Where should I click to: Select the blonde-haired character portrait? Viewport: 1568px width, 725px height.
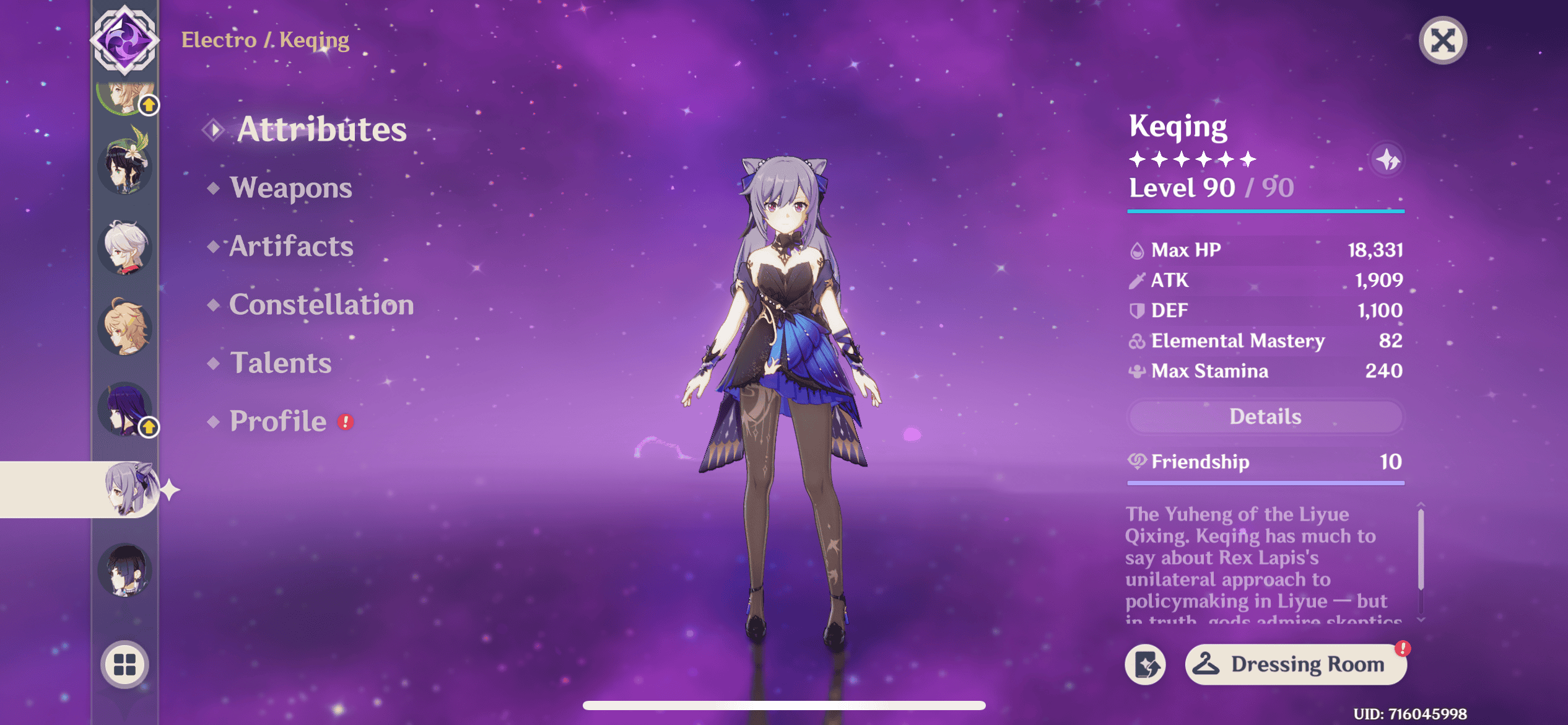pyautogui.click(x=125, y=327)
